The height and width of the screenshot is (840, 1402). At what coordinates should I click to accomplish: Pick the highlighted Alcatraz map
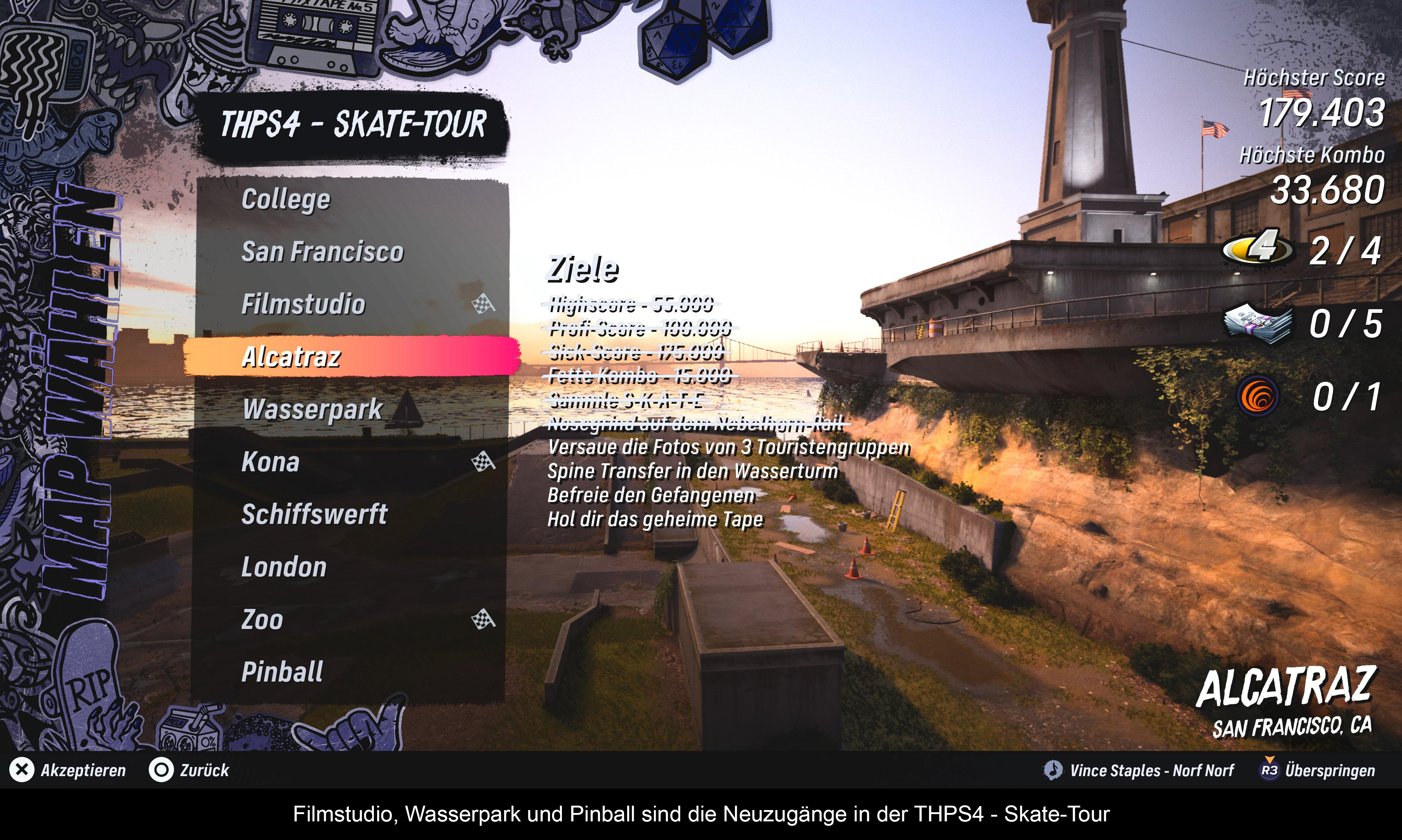click(x=292, y=357)
